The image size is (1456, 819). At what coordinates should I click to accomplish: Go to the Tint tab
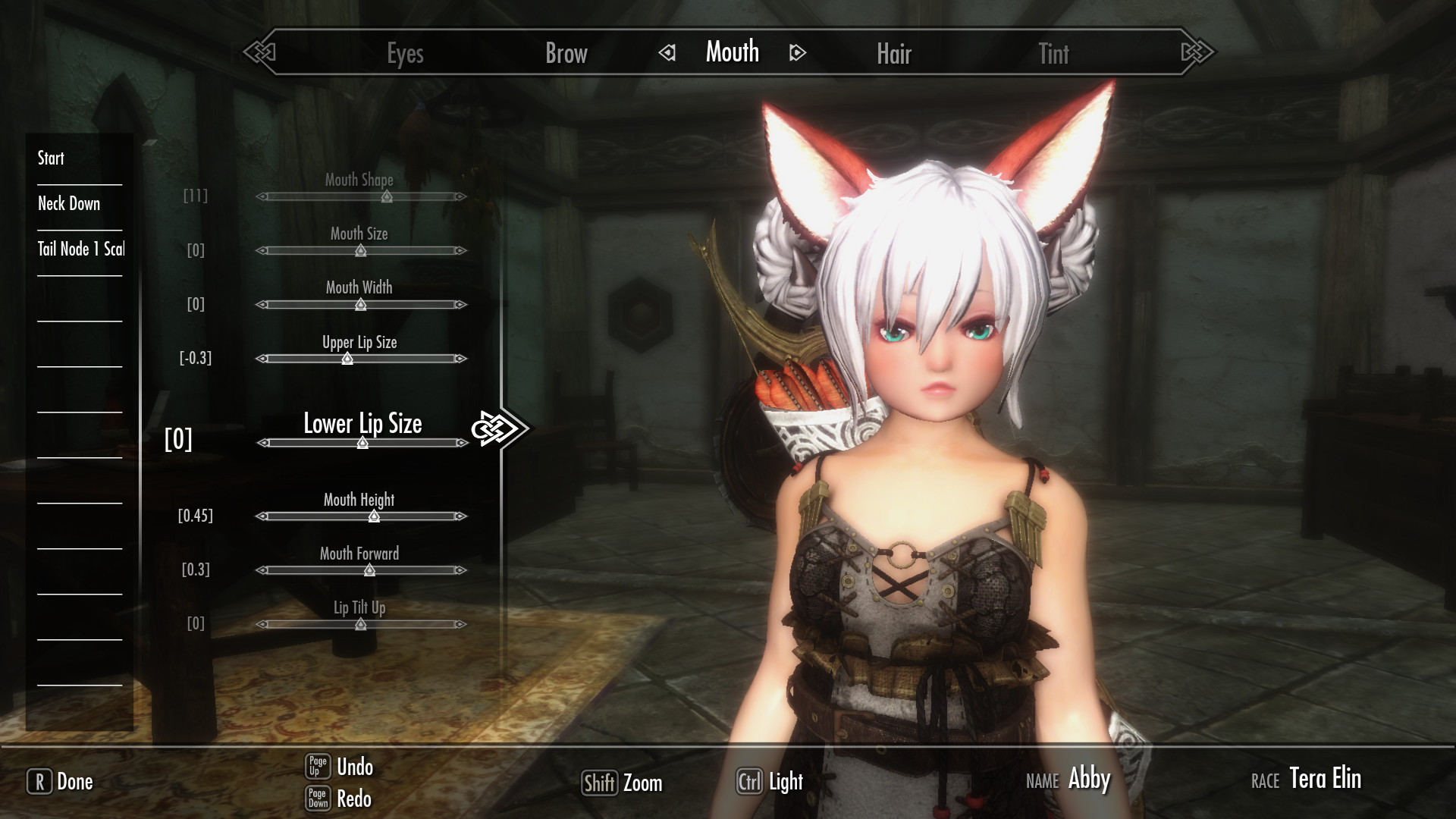pyautogui.click(x=1053, y=54)
